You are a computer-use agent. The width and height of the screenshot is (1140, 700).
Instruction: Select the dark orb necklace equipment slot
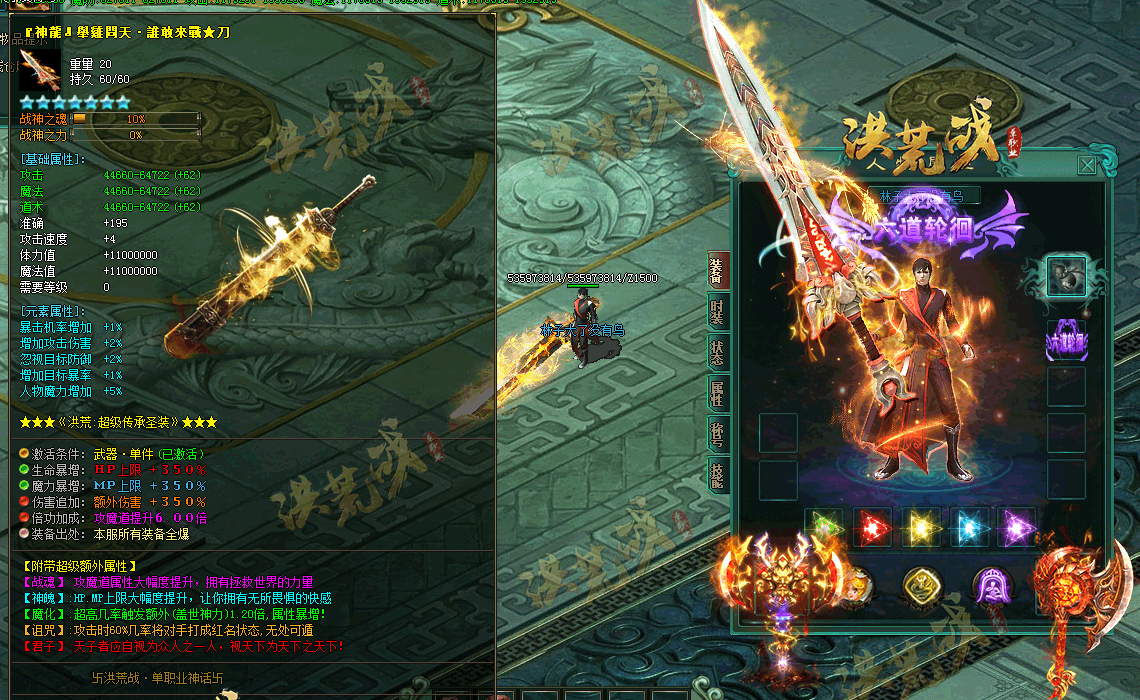click(1066, 276)
